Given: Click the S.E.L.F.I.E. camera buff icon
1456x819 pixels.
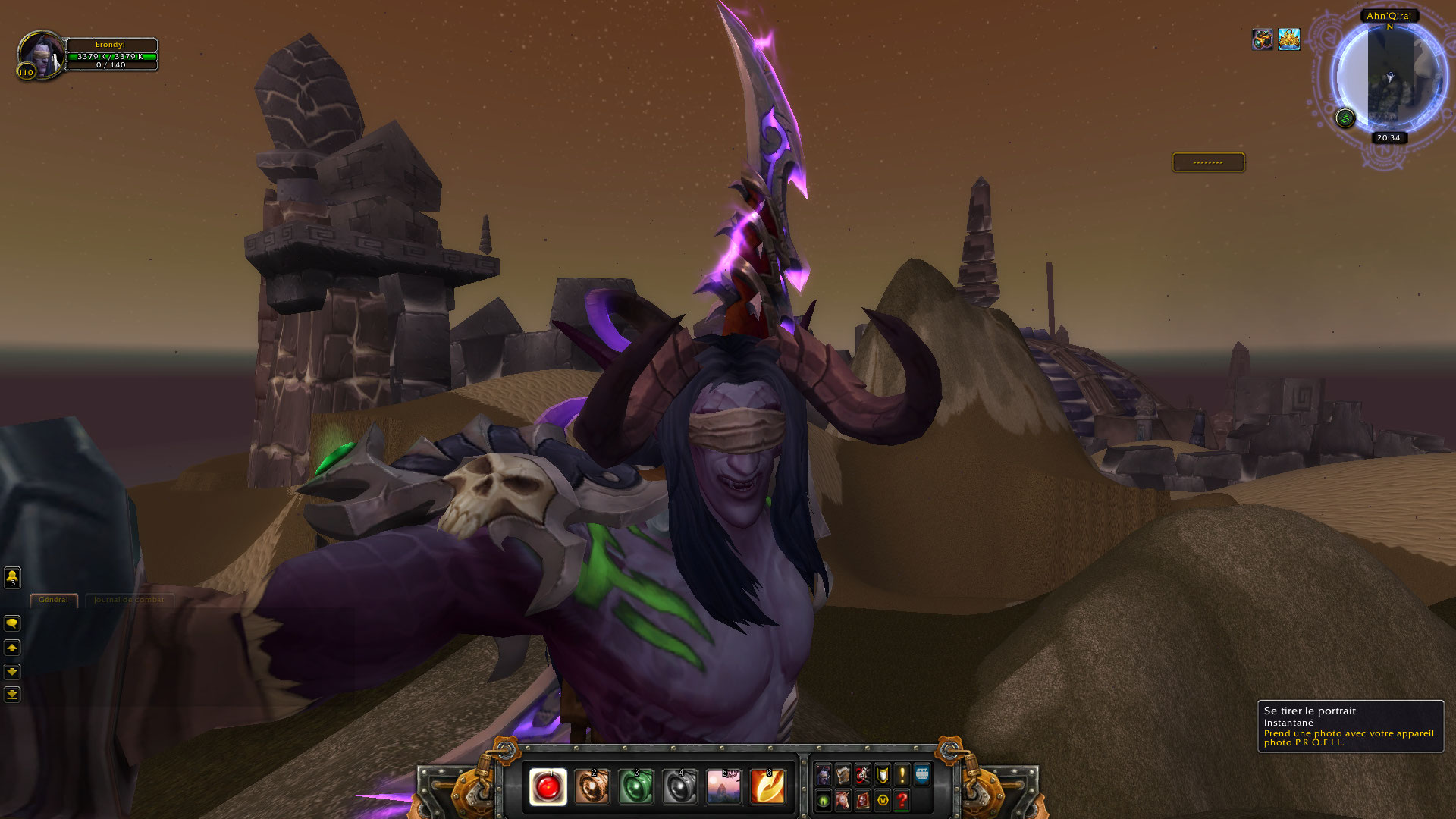Looking at the screenshot, I should point(1263,39).
